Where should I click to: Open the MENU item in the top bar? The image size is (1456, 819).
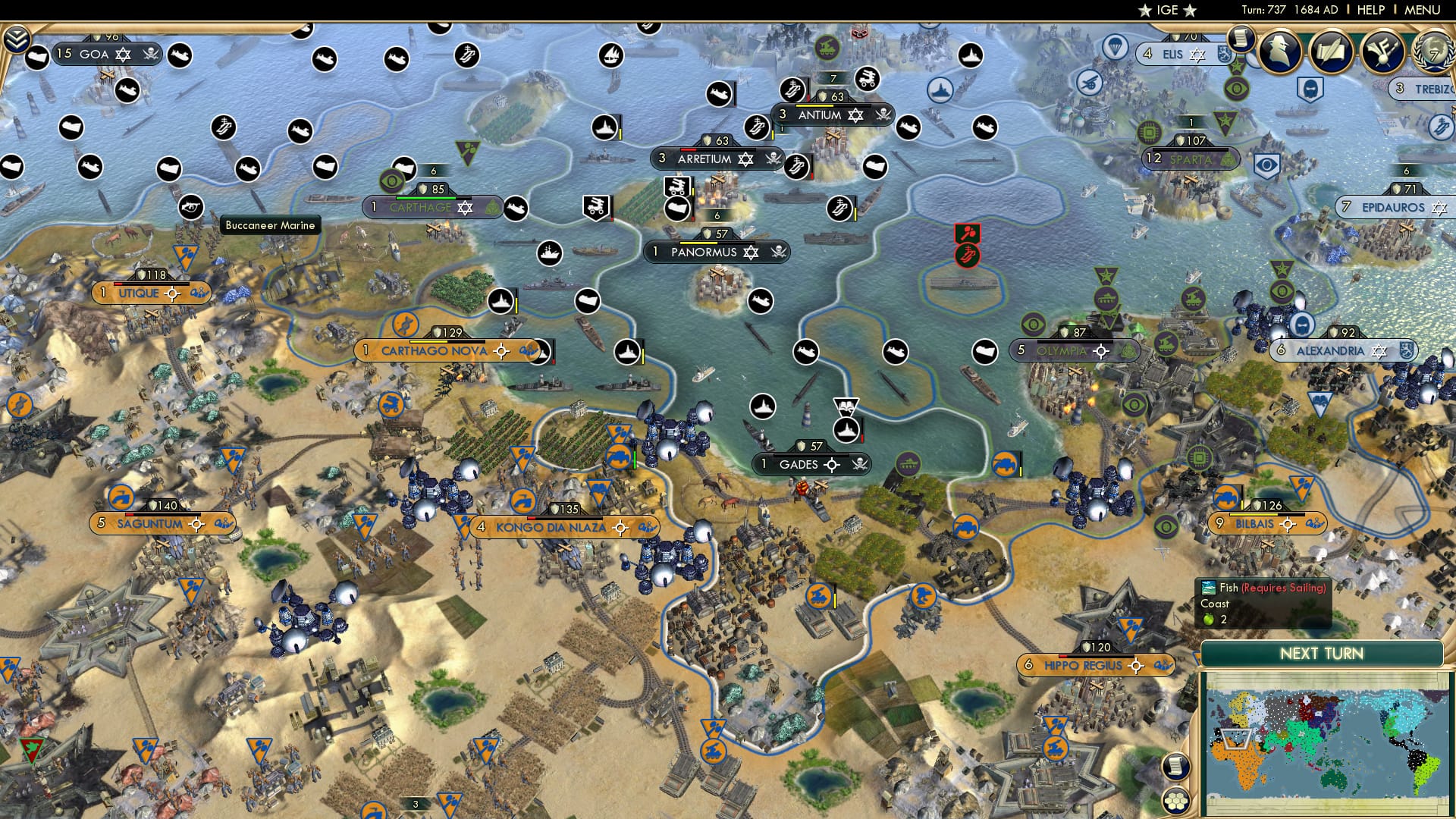pyautogui.click(x=1424, y=10)
